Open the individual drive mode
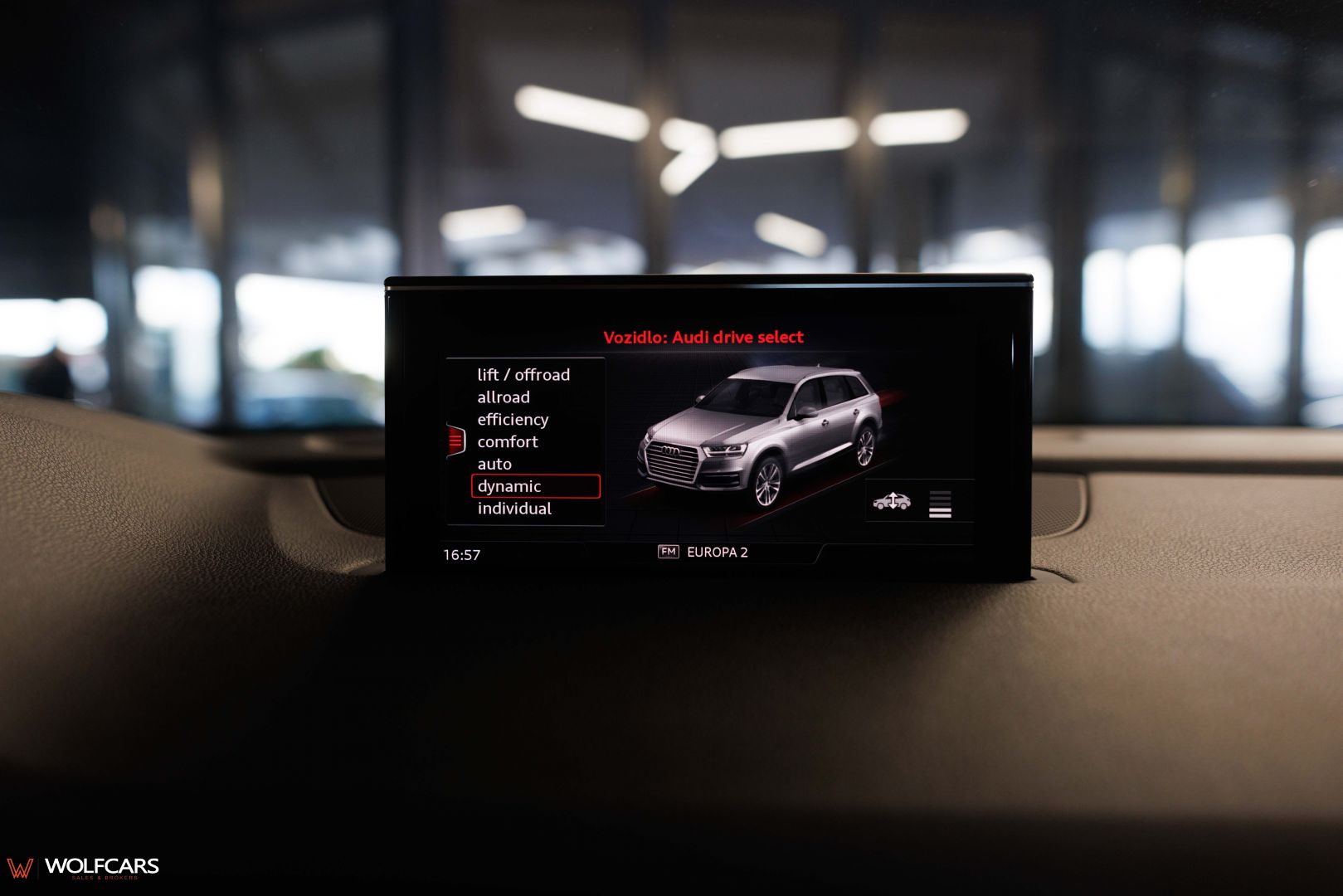1343x896 pixels. tap(514, 509)
